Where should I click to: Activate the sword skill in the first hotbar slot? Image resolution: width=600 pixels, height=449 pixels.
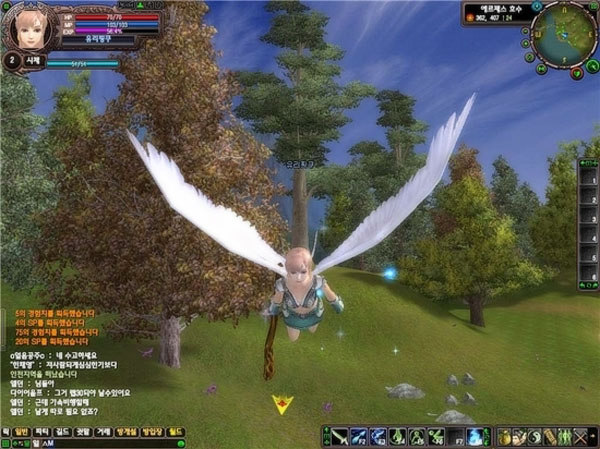tap(340, 436)
